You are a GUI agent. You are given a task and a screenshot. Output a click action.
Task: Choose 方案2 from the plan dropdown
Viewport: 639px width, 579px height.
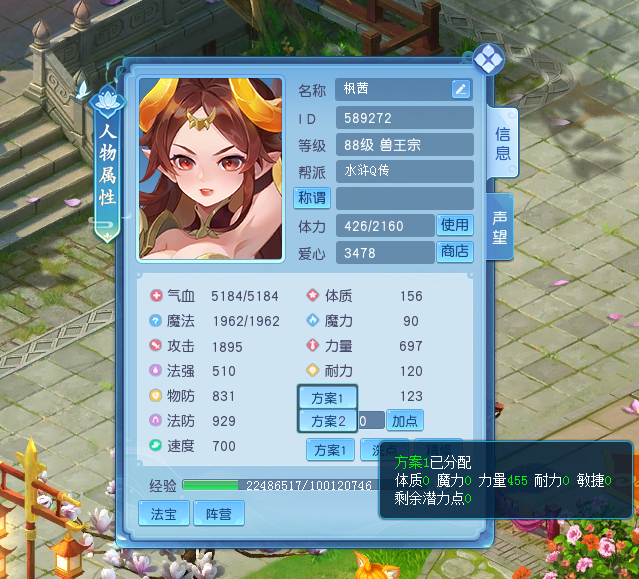pyautogui.click(x=328, y=421)
